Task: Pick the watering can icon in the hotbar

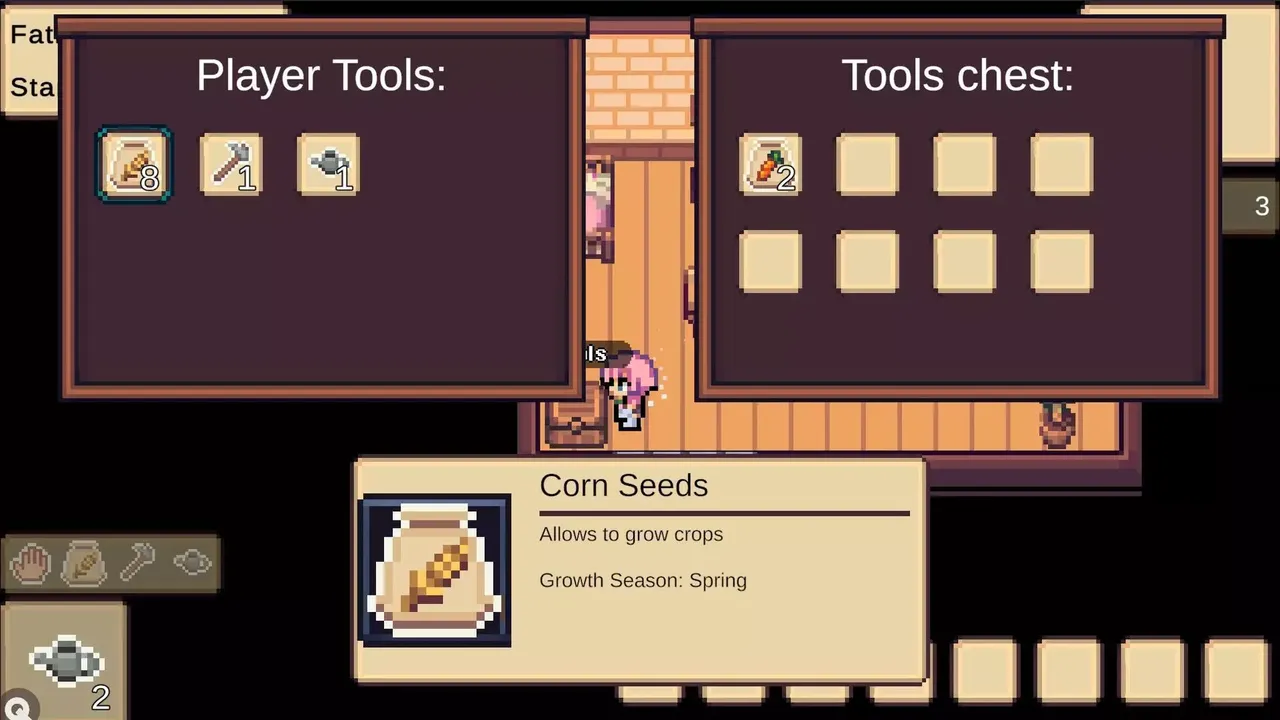Action: click(192, 563)
